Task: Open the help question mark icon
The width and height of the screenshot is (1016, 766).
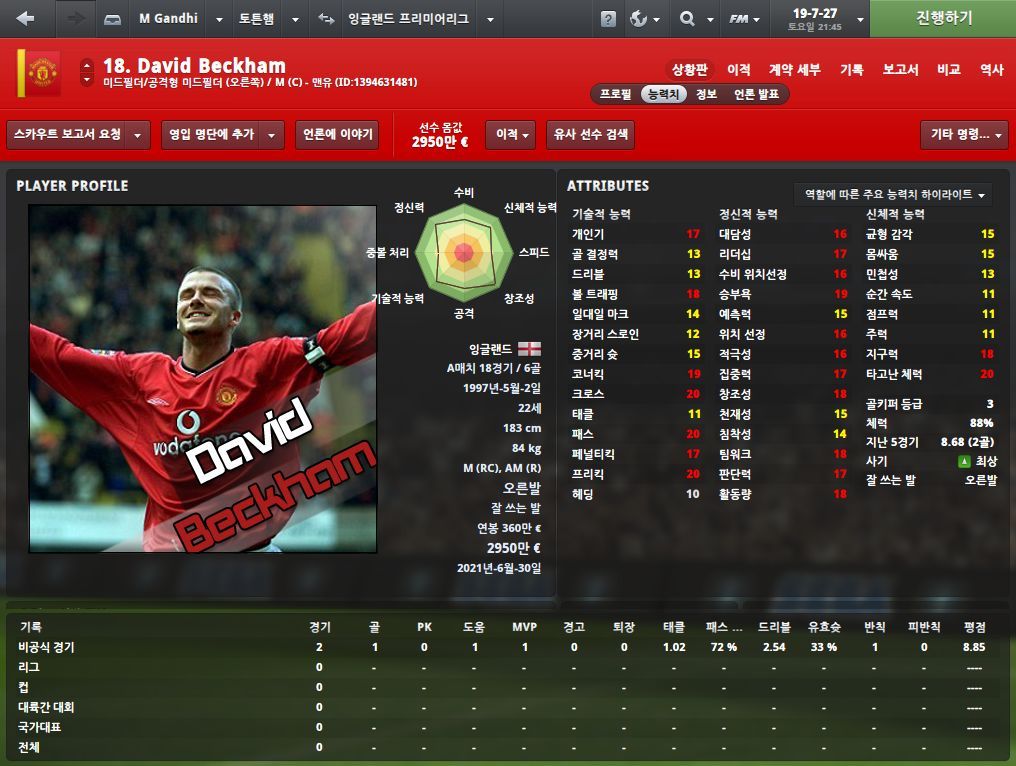Action: (608, 19)
